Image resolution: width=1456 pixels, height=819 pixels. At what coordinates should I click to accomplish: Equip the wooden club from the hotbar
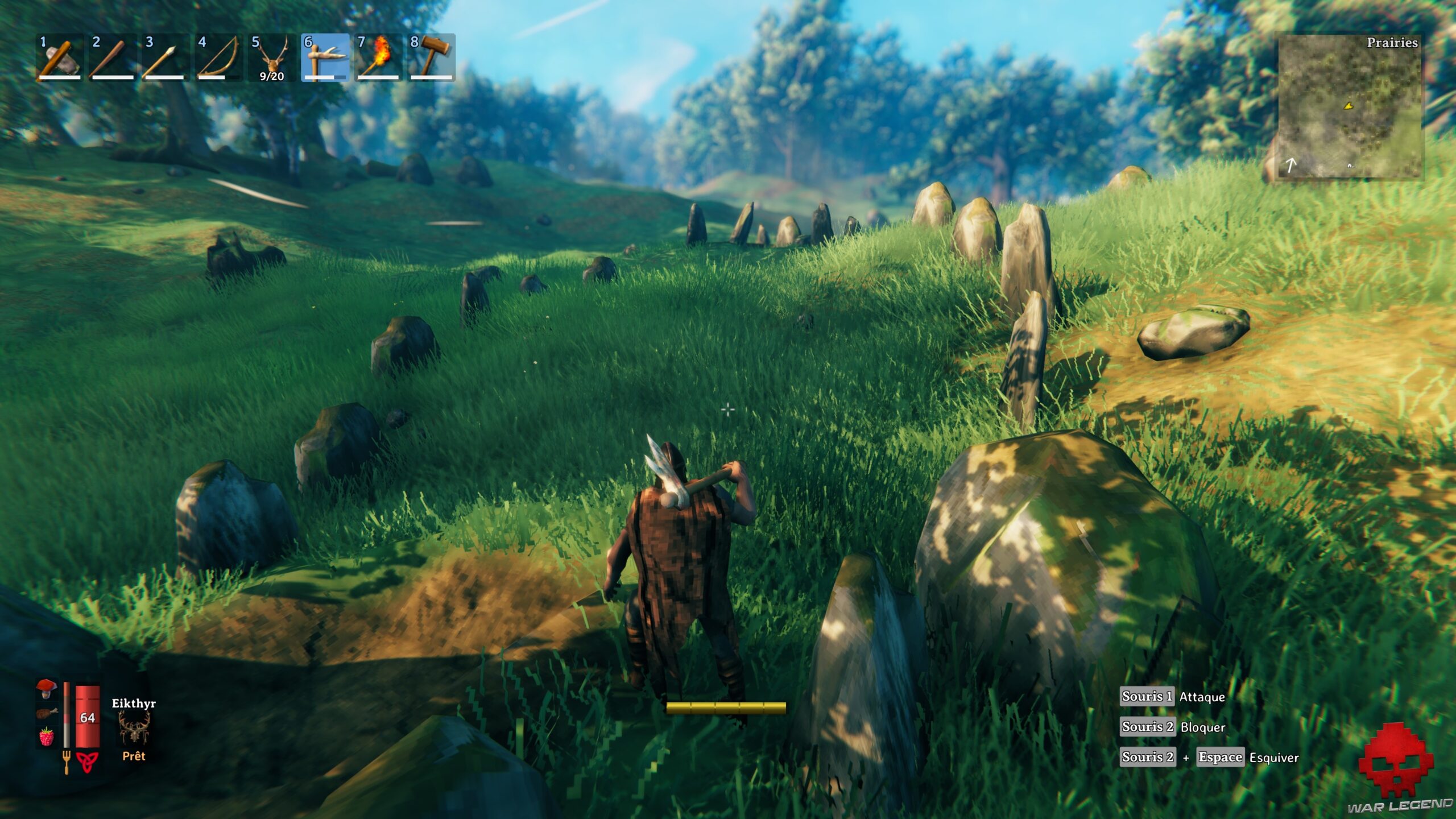pyautogui.click(x=112, y=57)
